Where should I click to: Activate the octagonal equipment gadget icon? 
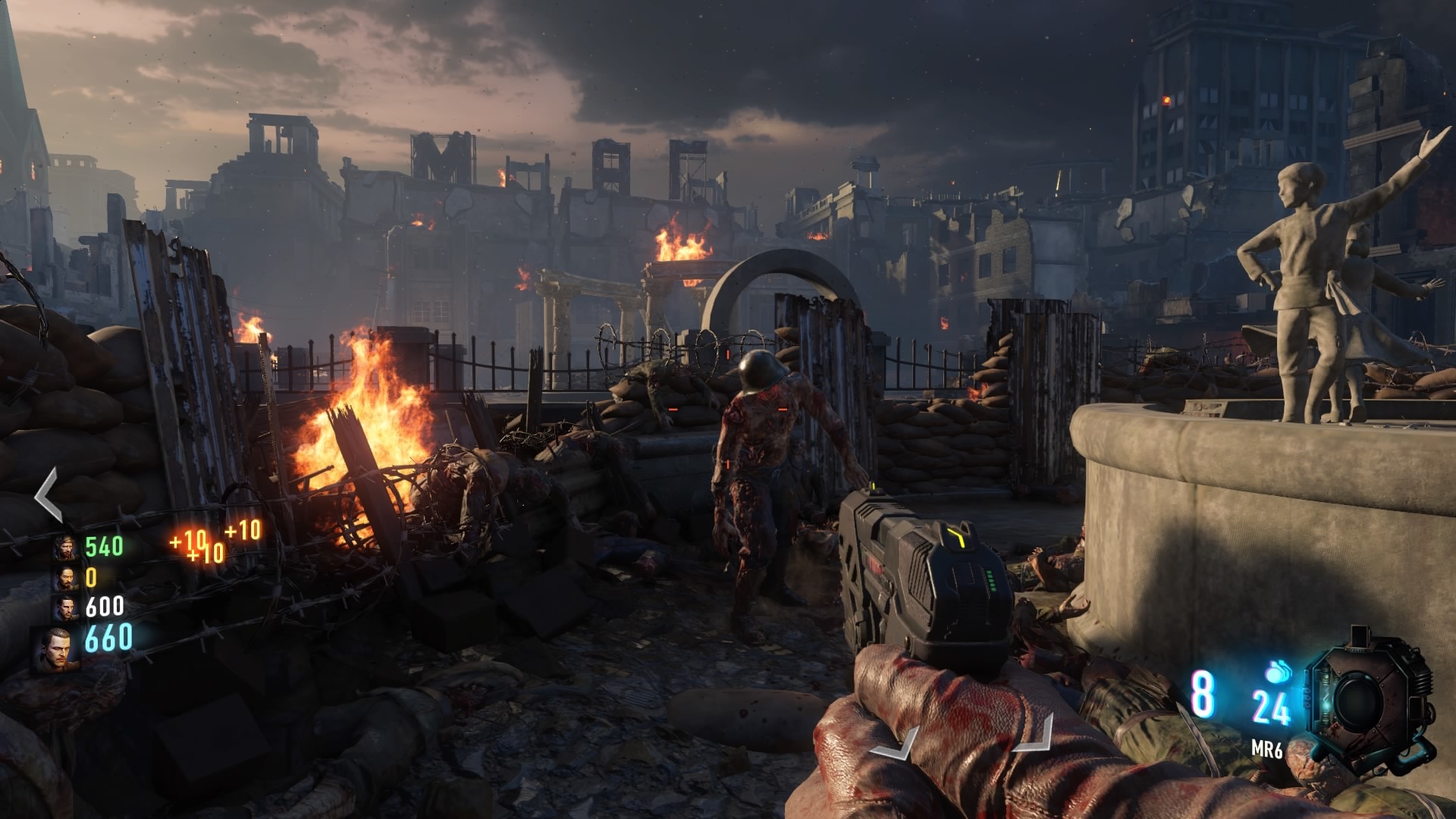1369,699
